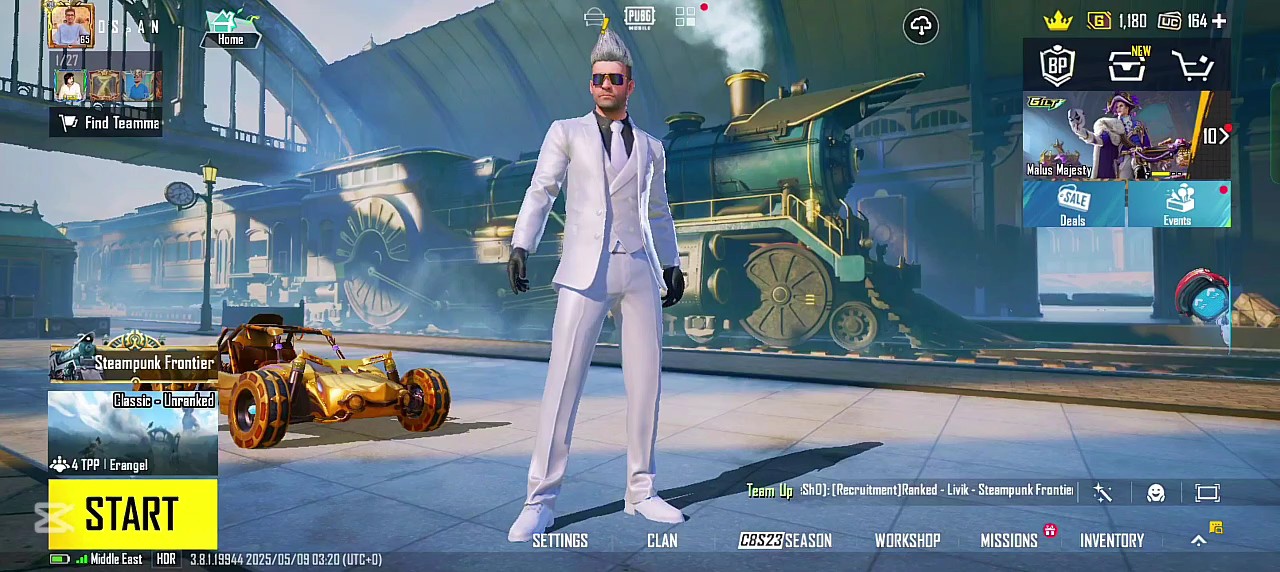1280x572 pixels.
Task: Add UC with the plus button
Action: click(1219, 21)
